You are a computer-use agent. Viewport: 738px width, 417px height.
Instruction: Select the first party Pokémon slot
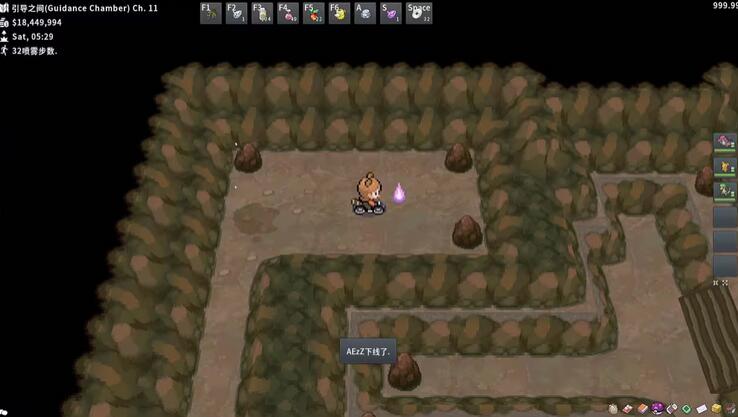pyautogui.click(x=725, y=143)
